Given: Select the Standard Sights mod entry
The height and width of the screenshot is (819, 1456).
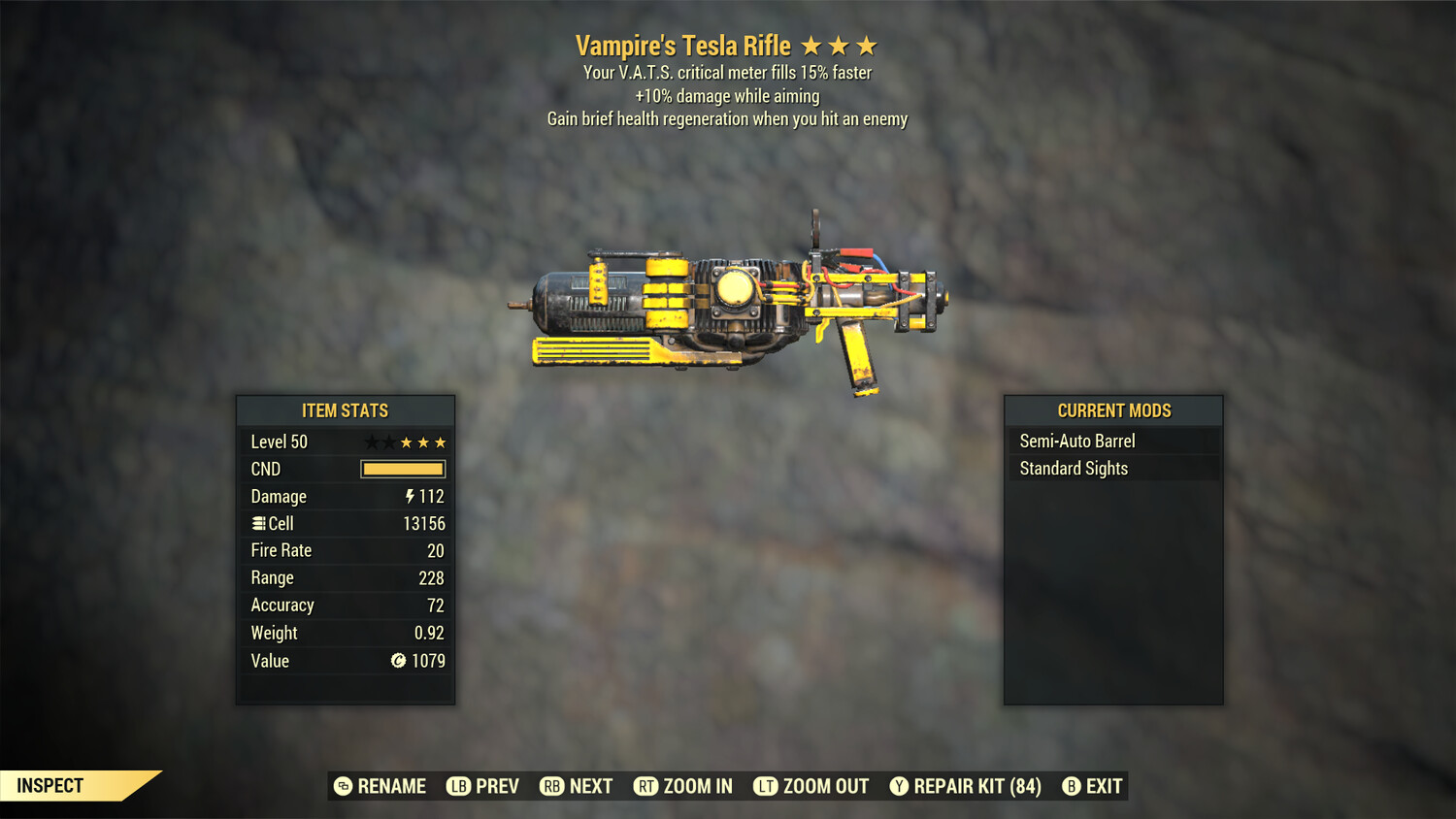Looking at the screenshot, I should (x=1072, y=468).
